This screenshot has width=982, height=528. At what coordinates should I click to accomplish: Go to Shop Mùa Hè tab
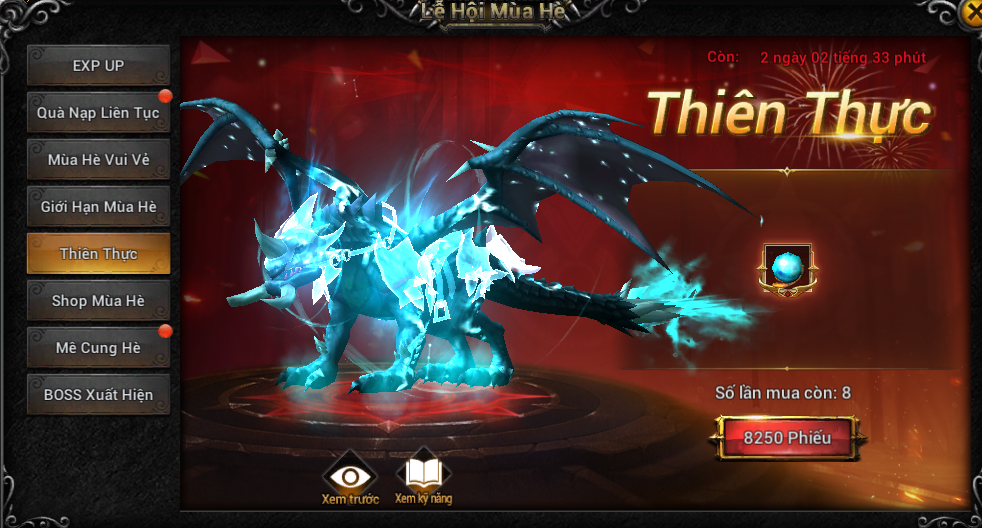[98, 301]
